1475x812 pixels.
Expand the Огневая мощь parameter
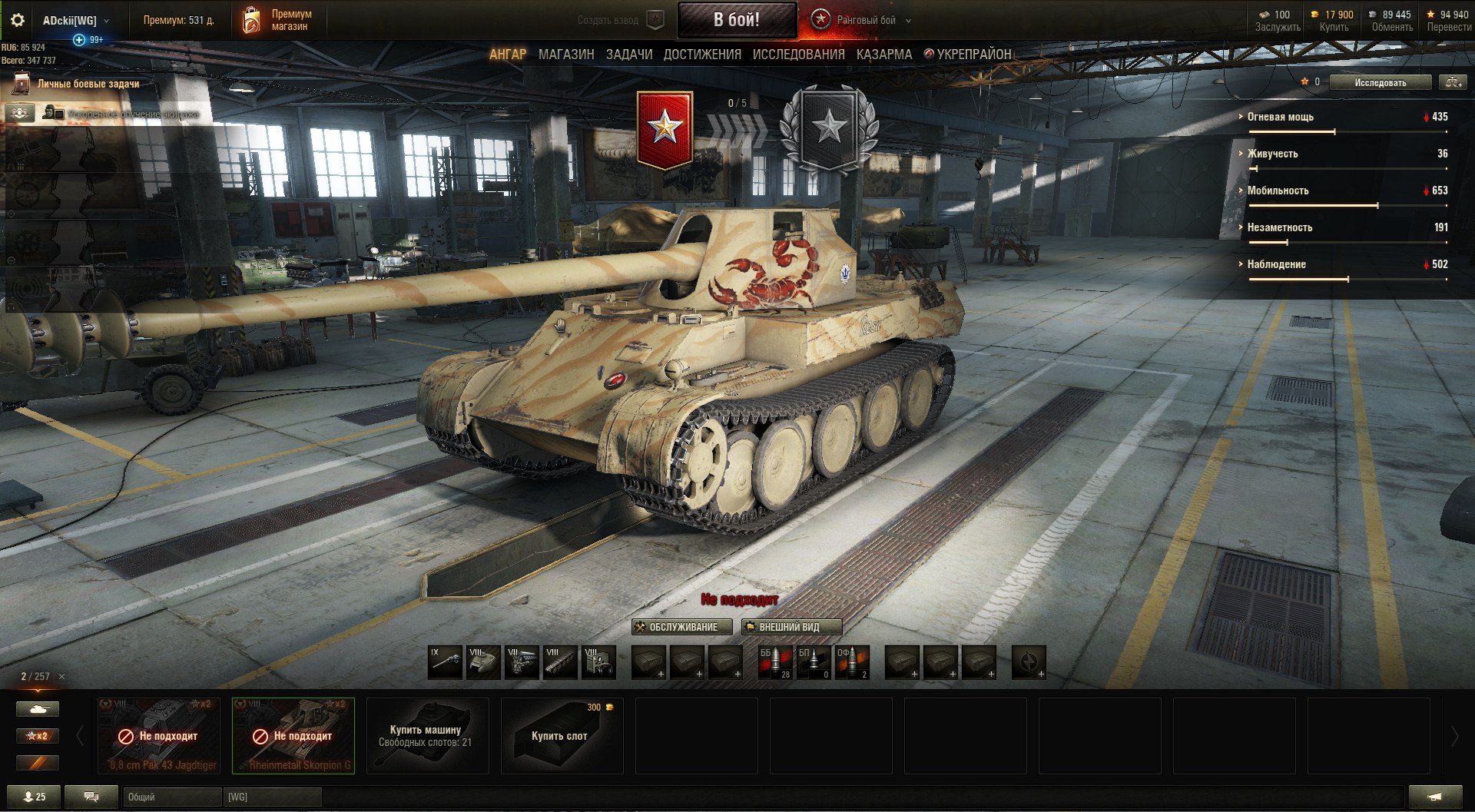pos(1280,117)
